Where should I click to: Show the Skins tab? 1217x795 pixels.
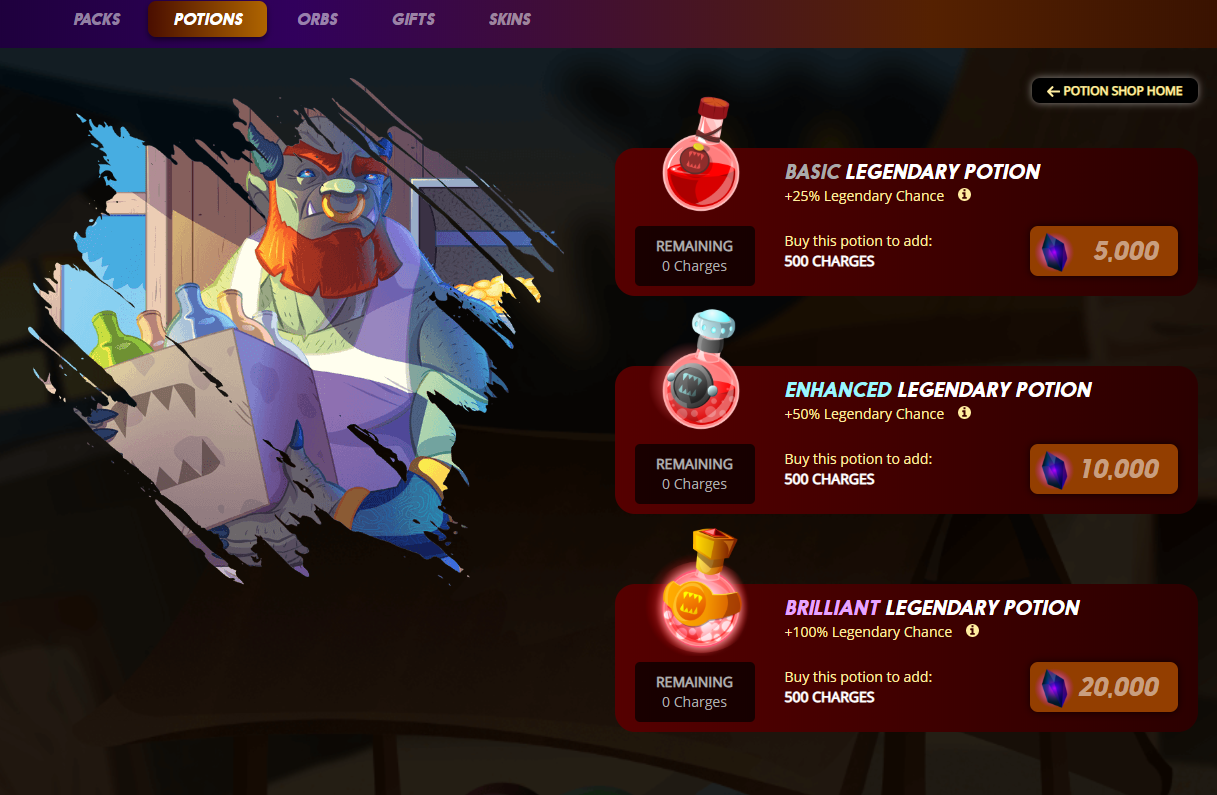510,20
